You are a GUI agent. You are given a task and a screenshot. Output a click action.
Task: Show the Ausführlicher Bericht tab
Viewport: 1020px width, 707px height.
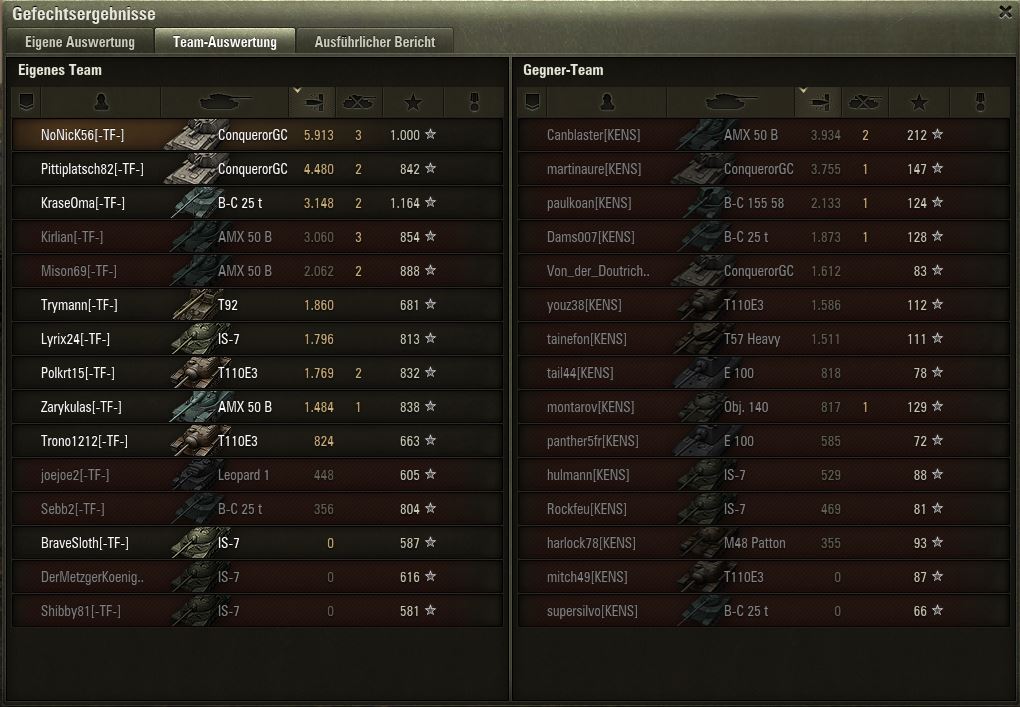pyautogui.click(x=375, y=42)
